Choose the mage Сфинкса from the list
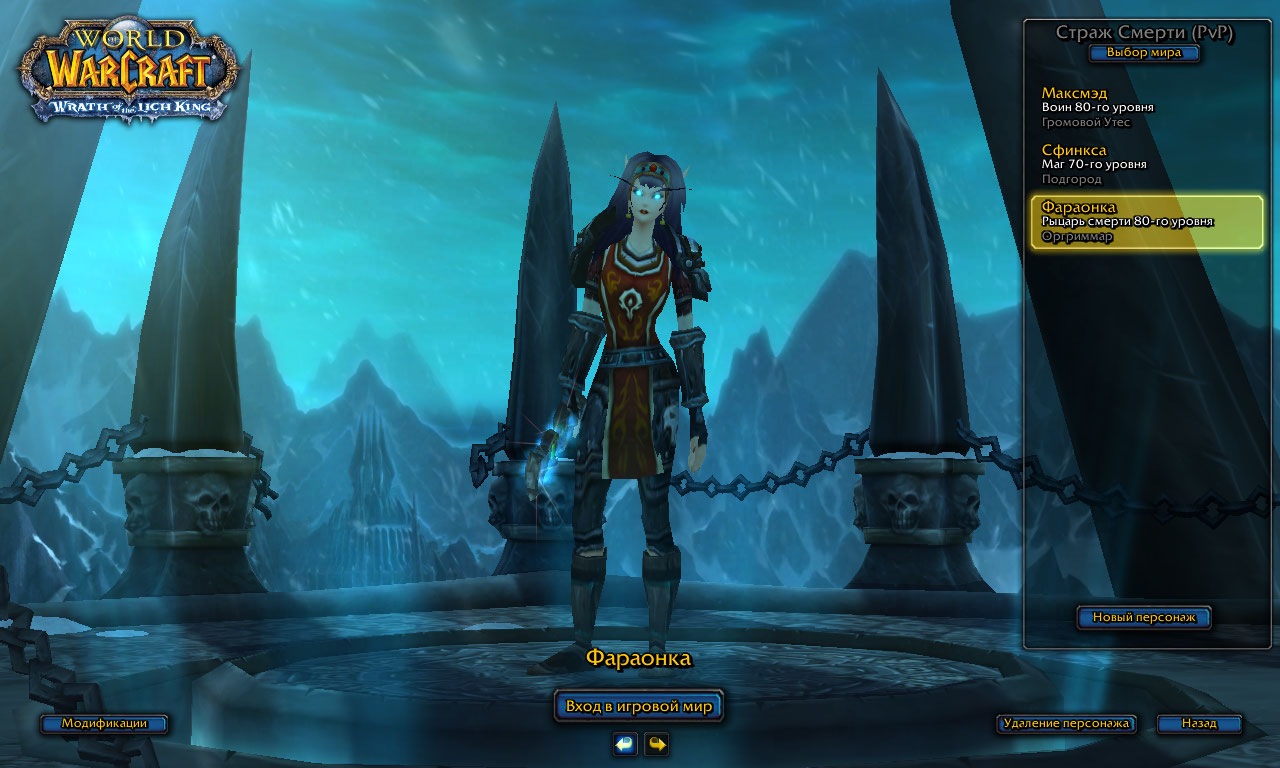Viewport: 1280px width, 768px height. [x=1146, y=164]
